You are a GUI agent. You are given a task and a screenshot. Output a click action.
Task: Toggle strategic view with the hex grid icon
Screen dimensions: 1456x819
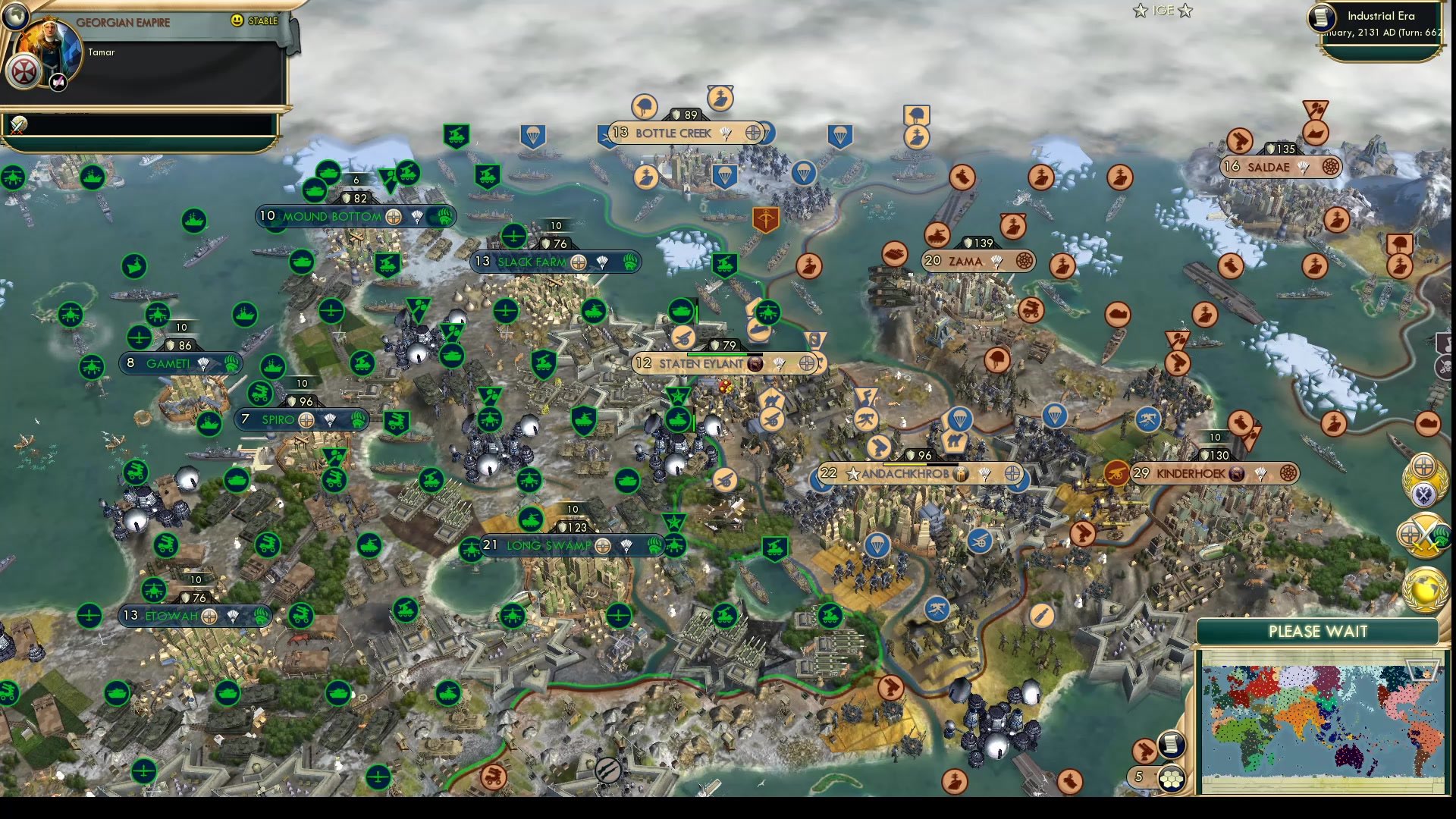[1172, 778]
